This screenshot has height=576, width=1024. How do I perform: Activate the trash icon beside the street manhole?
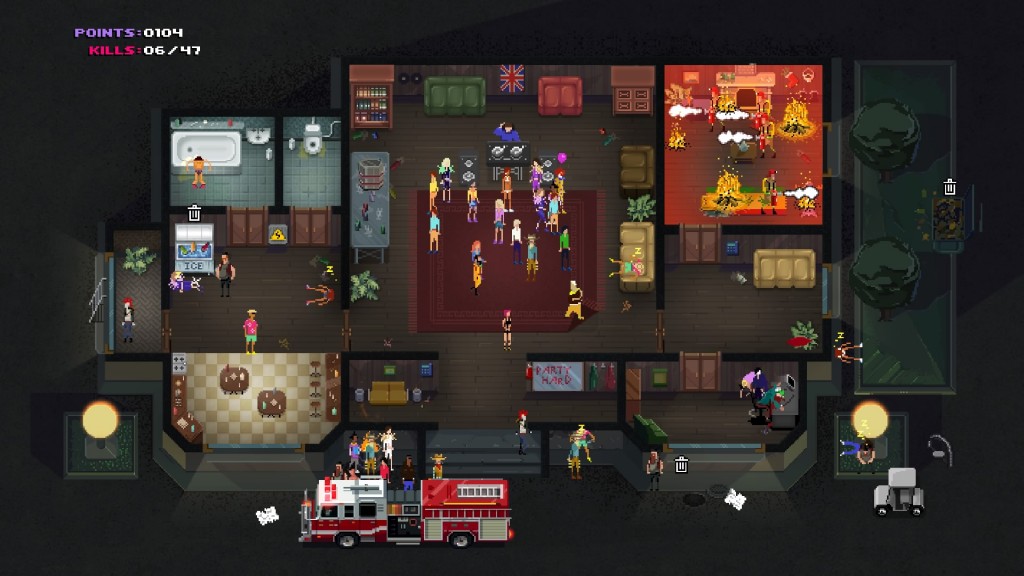pos(681,464)
